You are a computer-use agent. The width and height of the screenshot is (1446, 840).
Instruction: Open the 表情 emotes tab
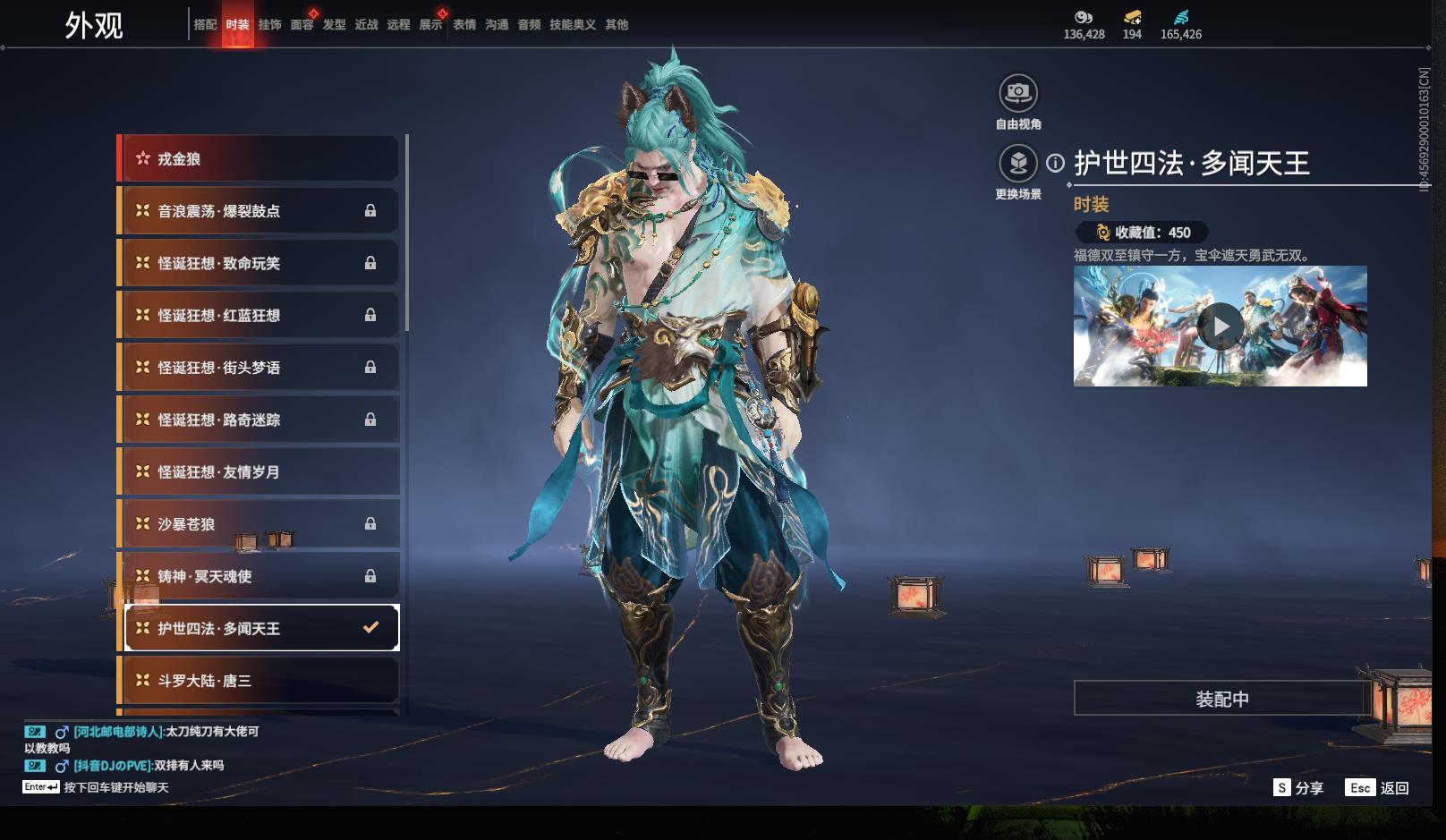point(464,25)
